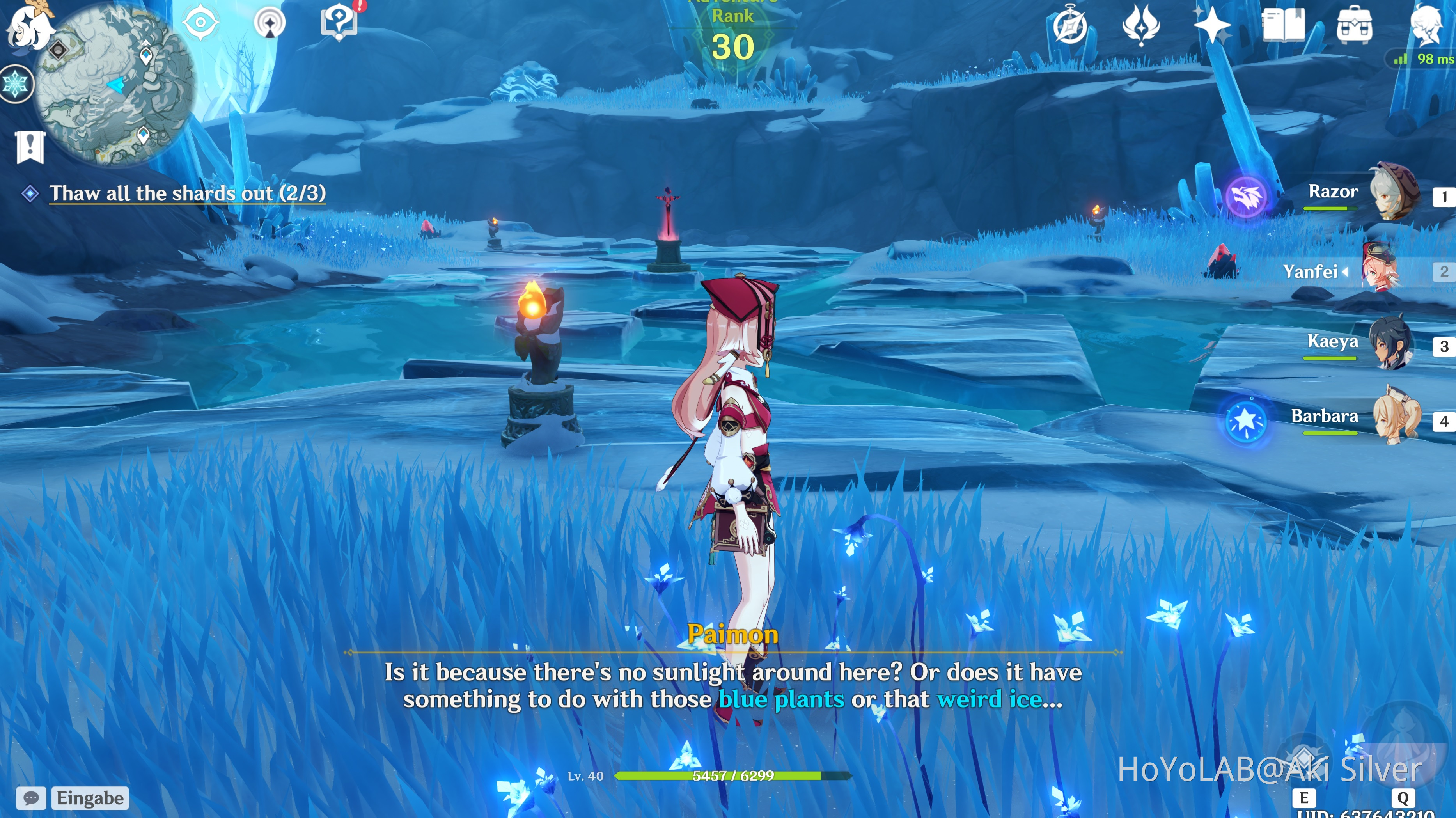Open the inventory backpack icon
The width and height of the screenshot is (1456, 818).
point(1355,25)
